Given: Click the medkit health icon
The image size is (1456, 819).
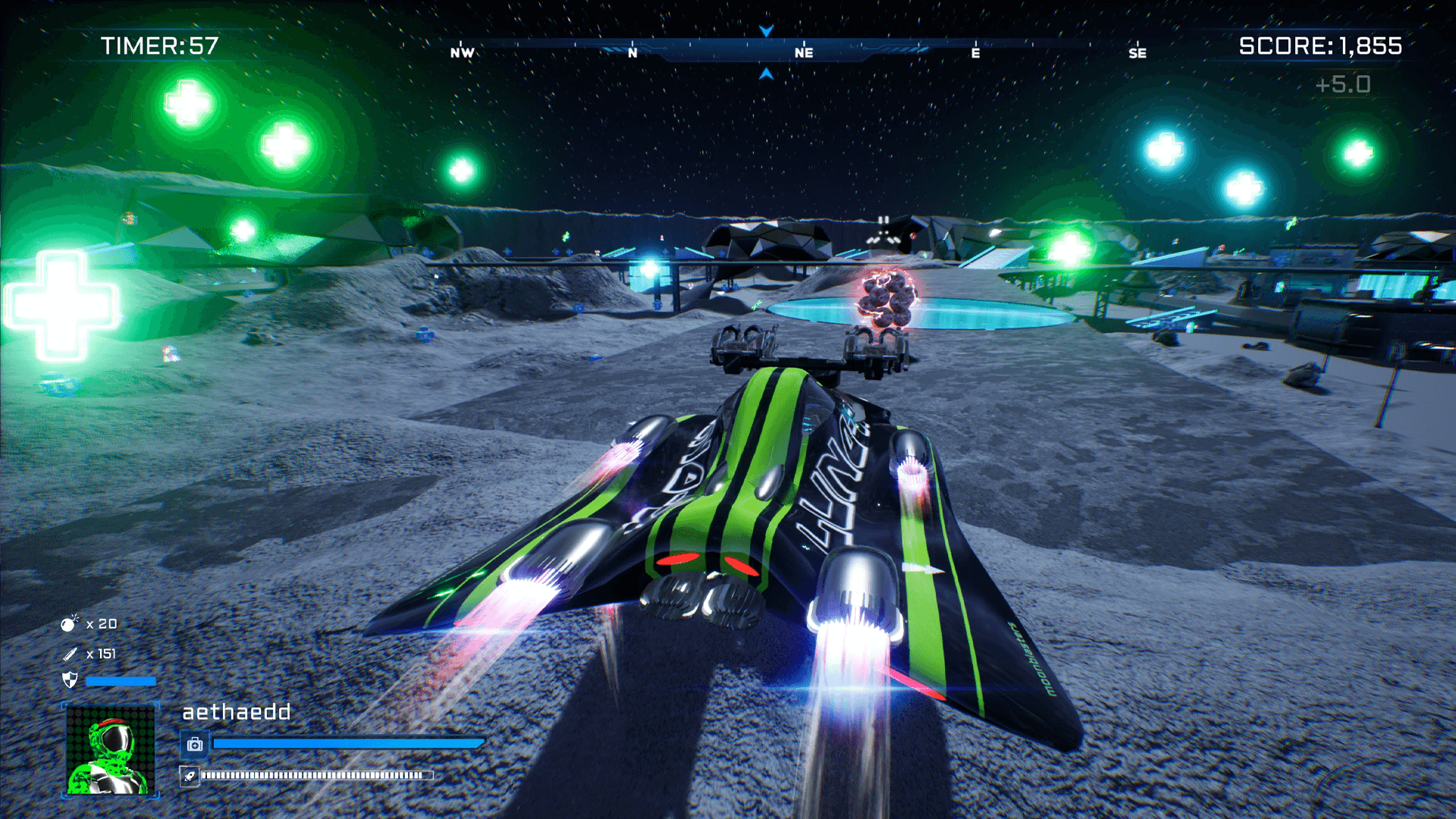Looking at the screenshot, I should 195,744.
